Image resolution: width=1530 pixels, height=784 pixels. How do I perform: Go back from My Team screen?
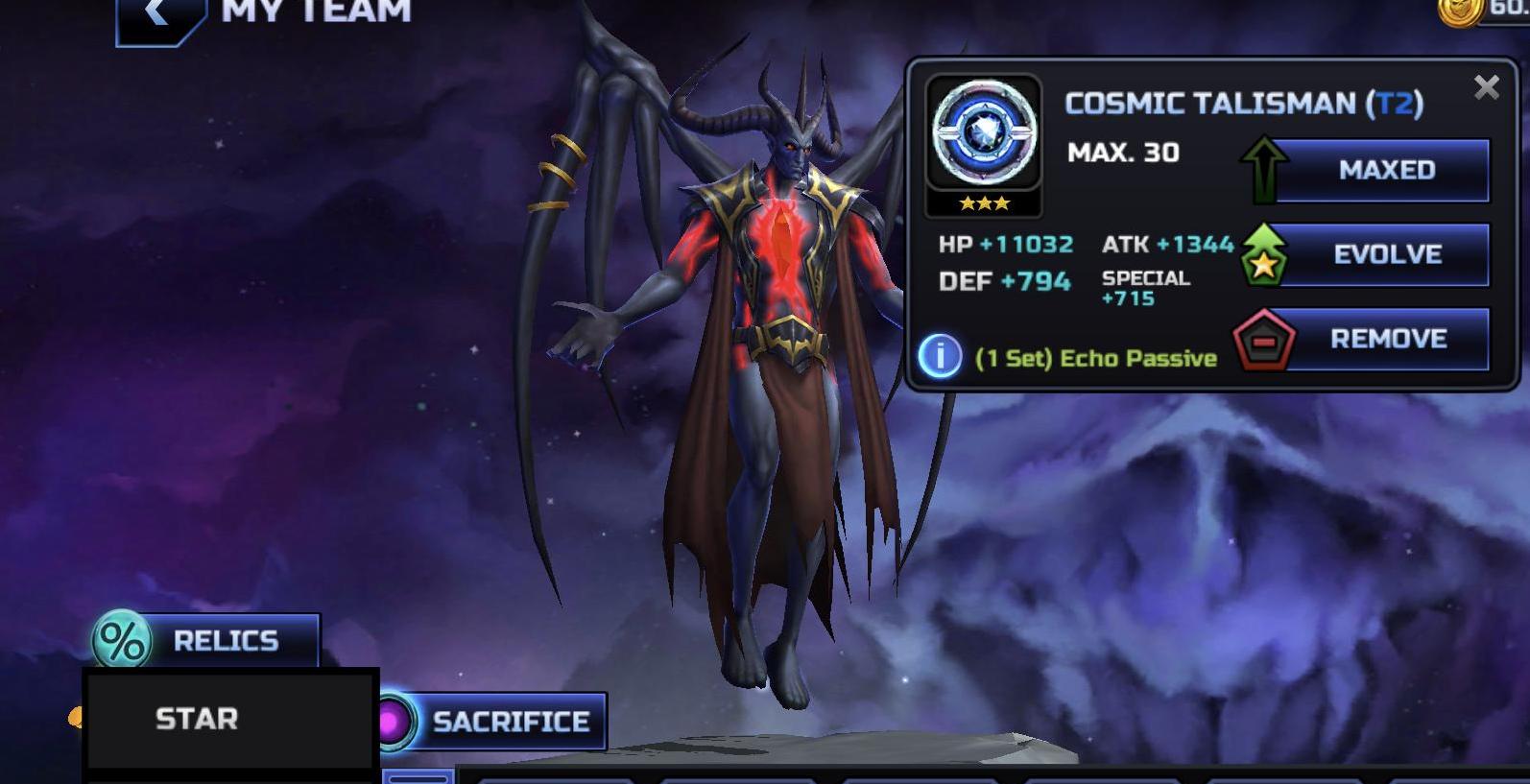(158, 15)
